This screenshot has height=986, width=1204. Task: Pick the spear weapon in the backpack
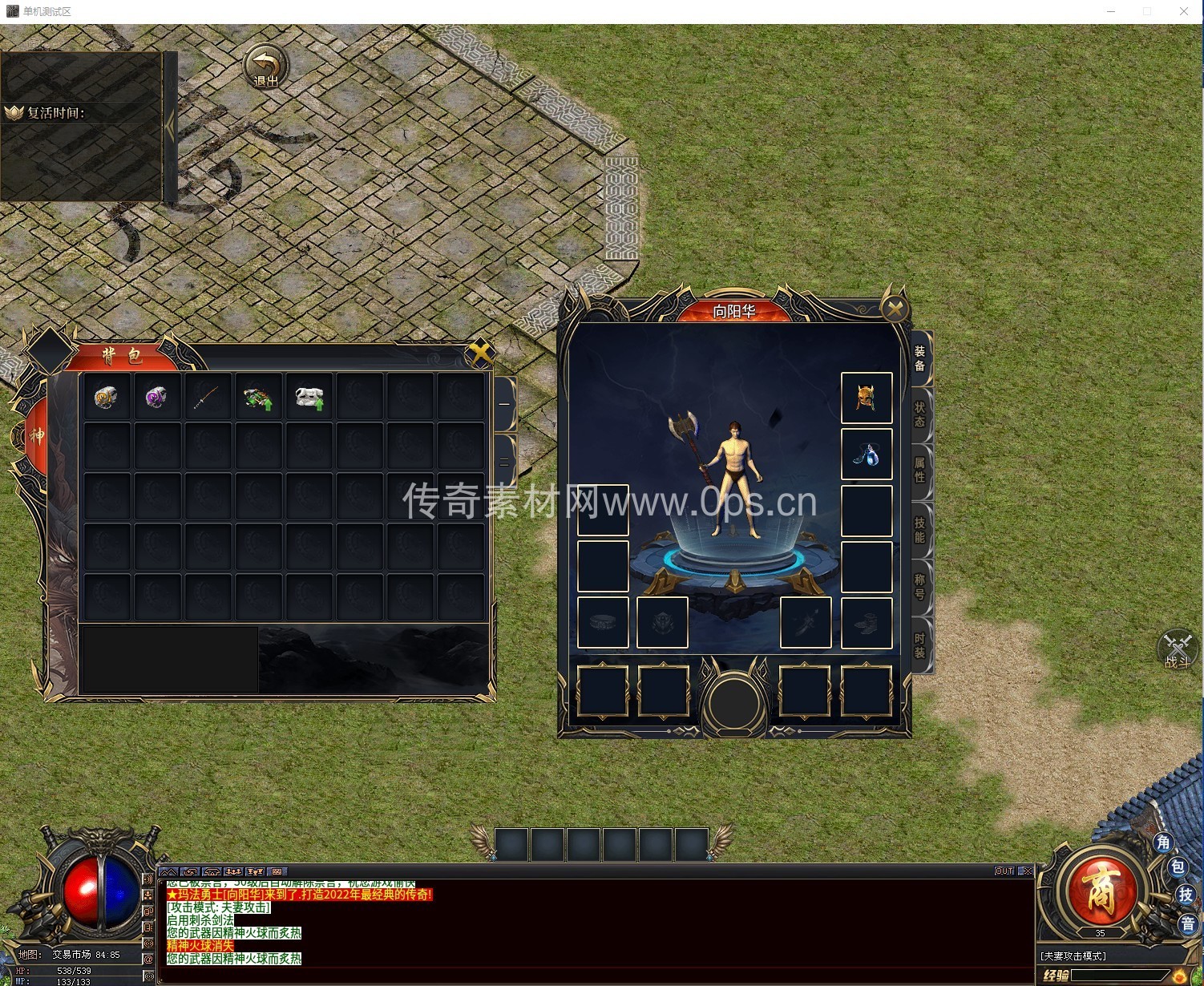pyautogui.click(x=207, y=398)
